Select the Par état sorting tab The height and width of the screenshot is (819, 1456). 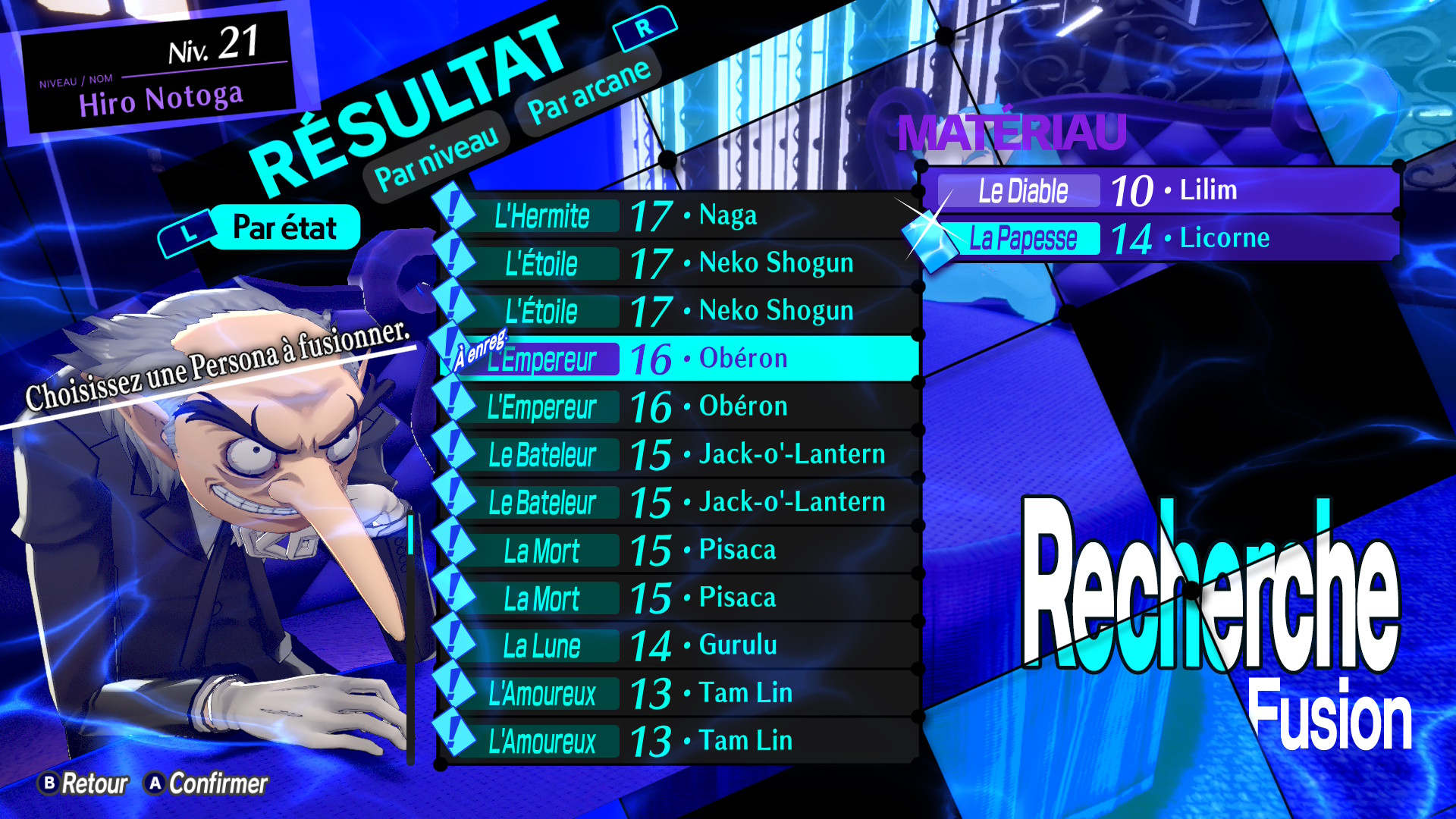[x=284, y=227]
